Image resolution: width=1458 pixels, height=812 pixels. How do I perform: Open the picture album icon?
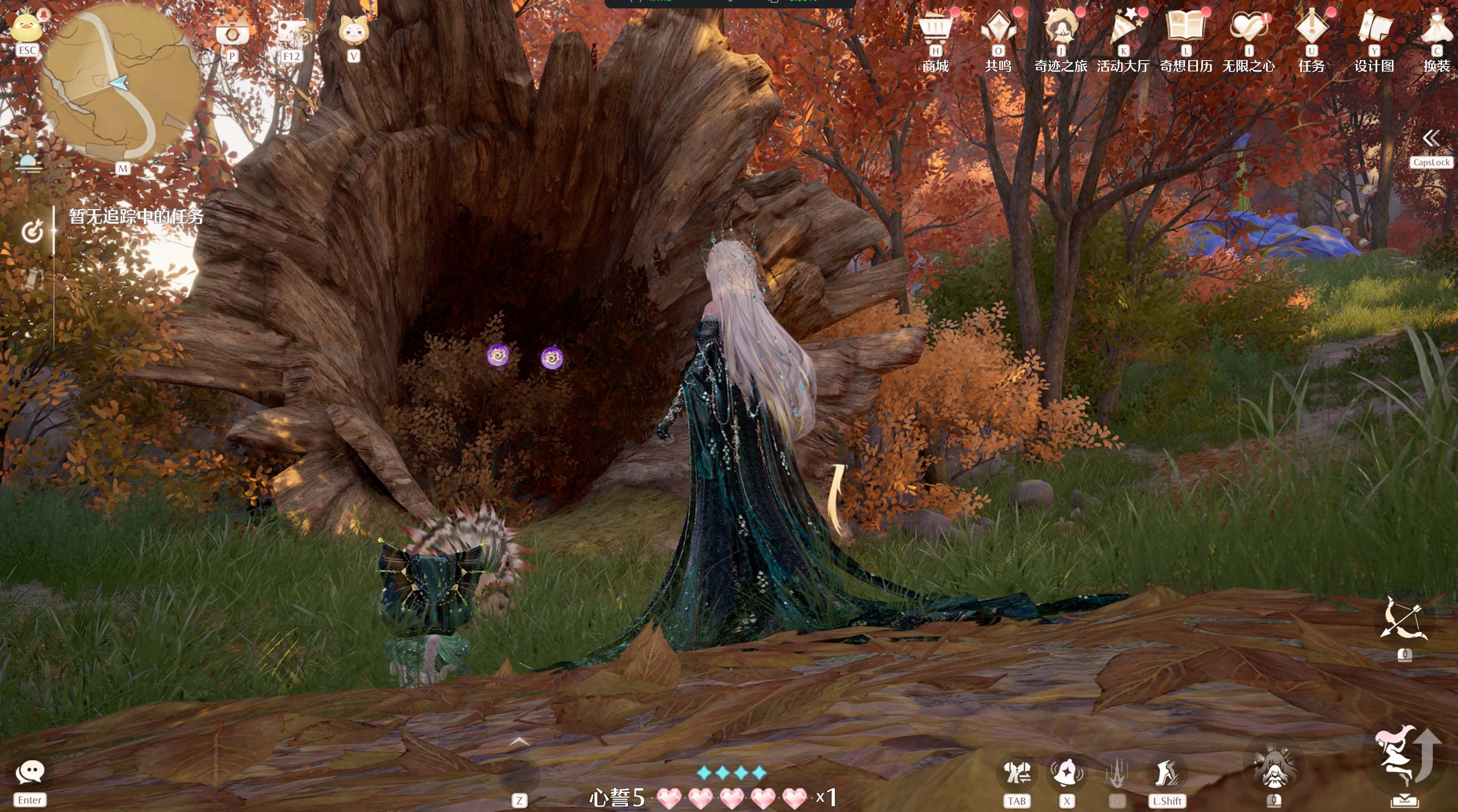coord(291,33)
